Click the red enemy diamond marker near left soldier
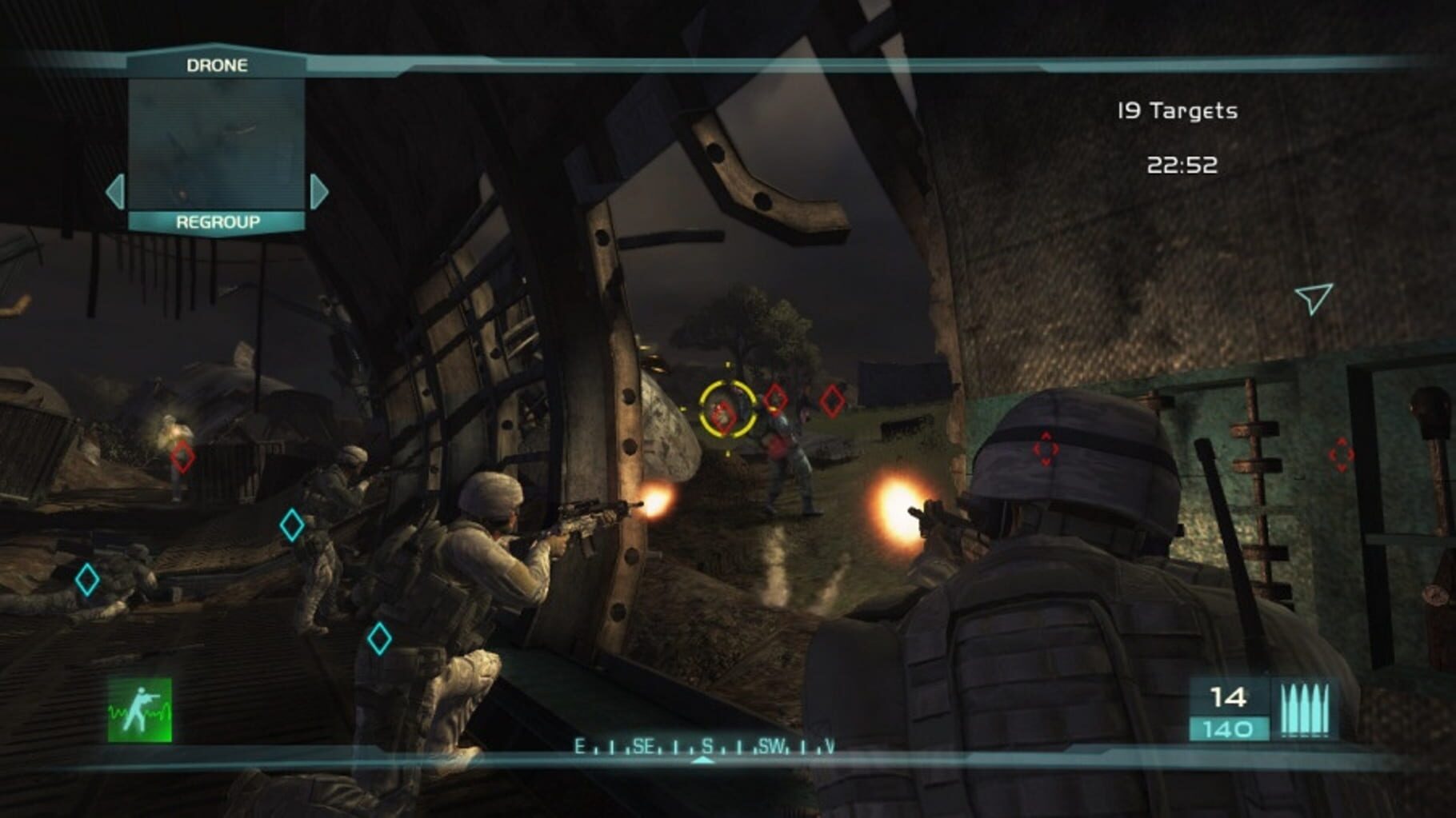 coord(182,457)
